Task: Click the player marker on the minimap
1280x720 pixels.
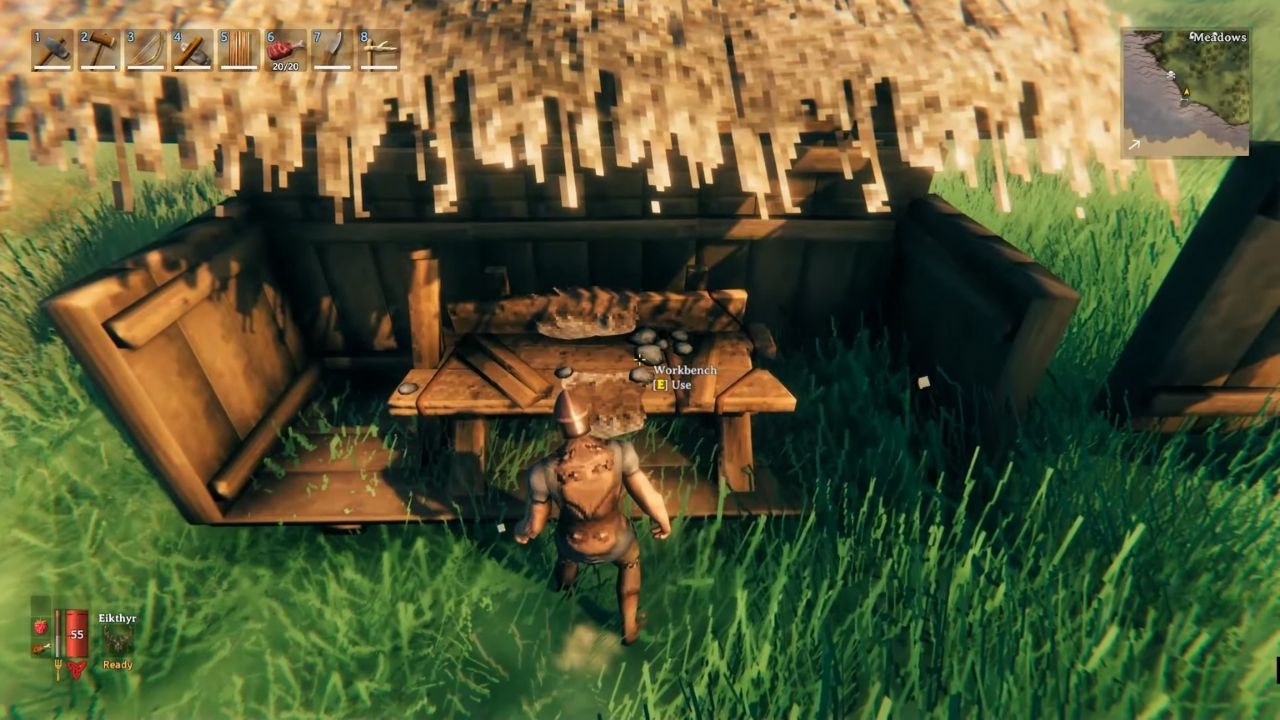Action: (1186, 92)
